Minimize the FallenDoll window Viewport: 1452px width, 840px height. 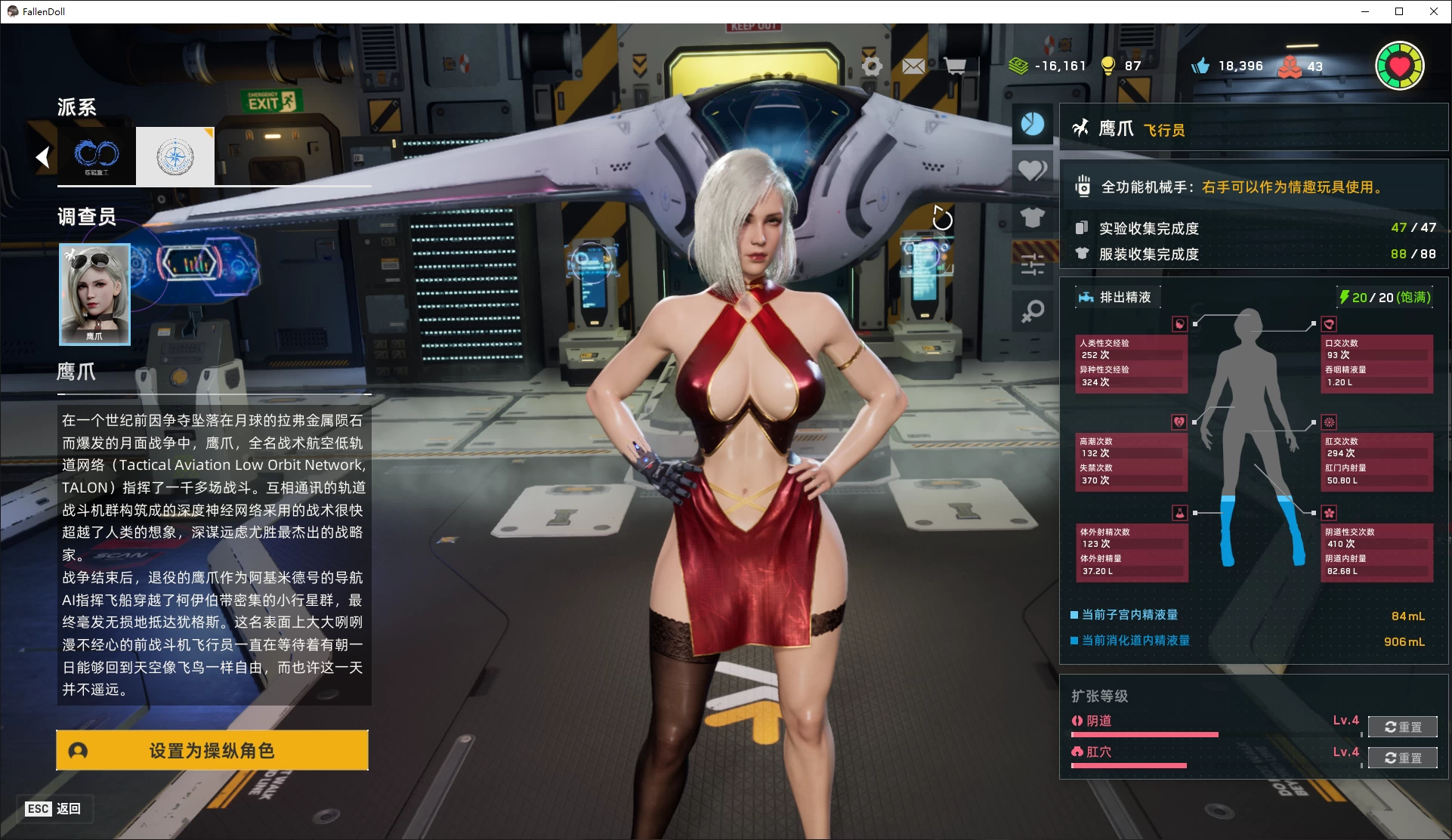[1365, 11]
